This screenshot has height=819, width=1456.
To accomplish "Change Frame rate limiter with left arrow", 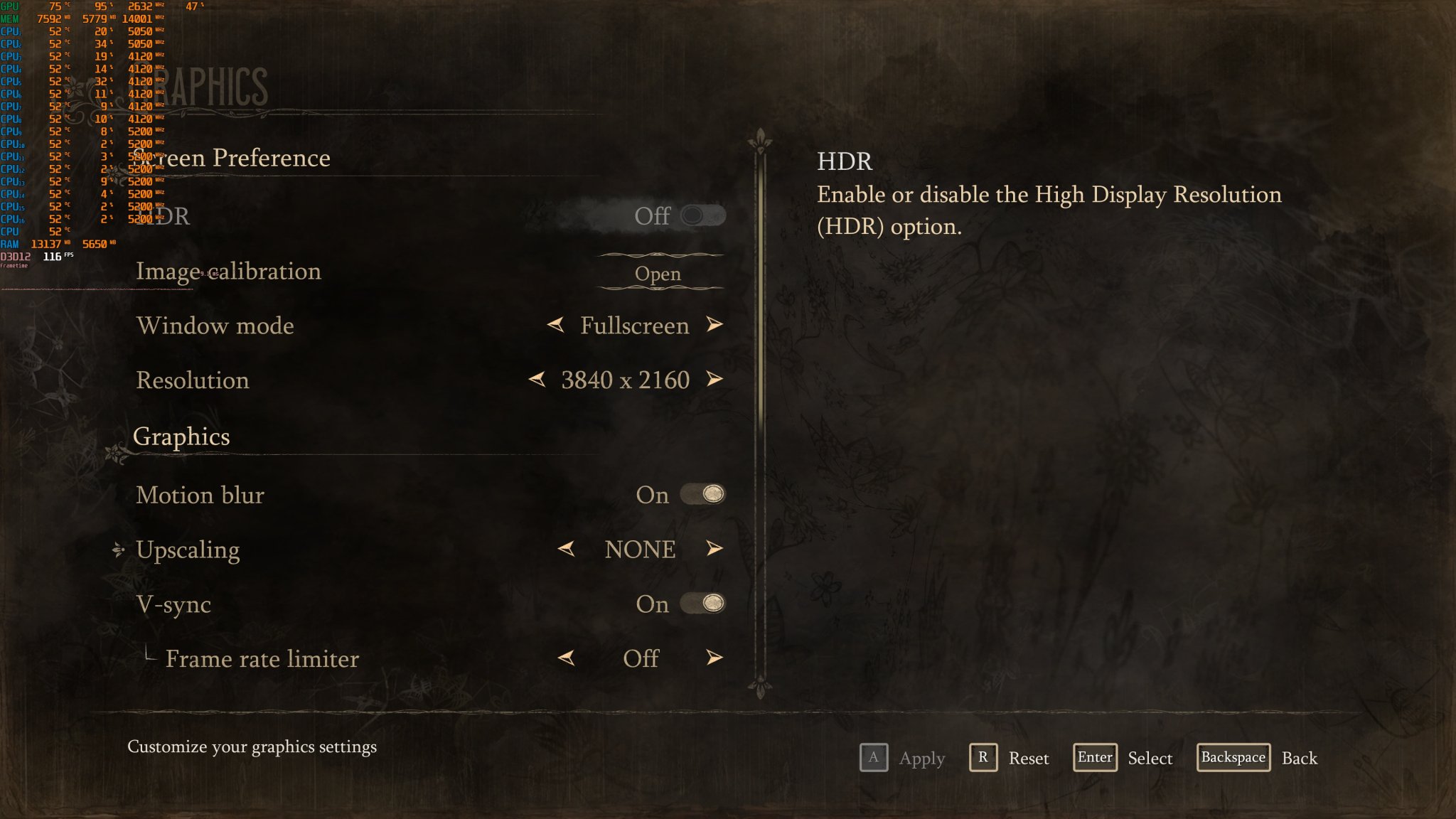I will [567, 658].
